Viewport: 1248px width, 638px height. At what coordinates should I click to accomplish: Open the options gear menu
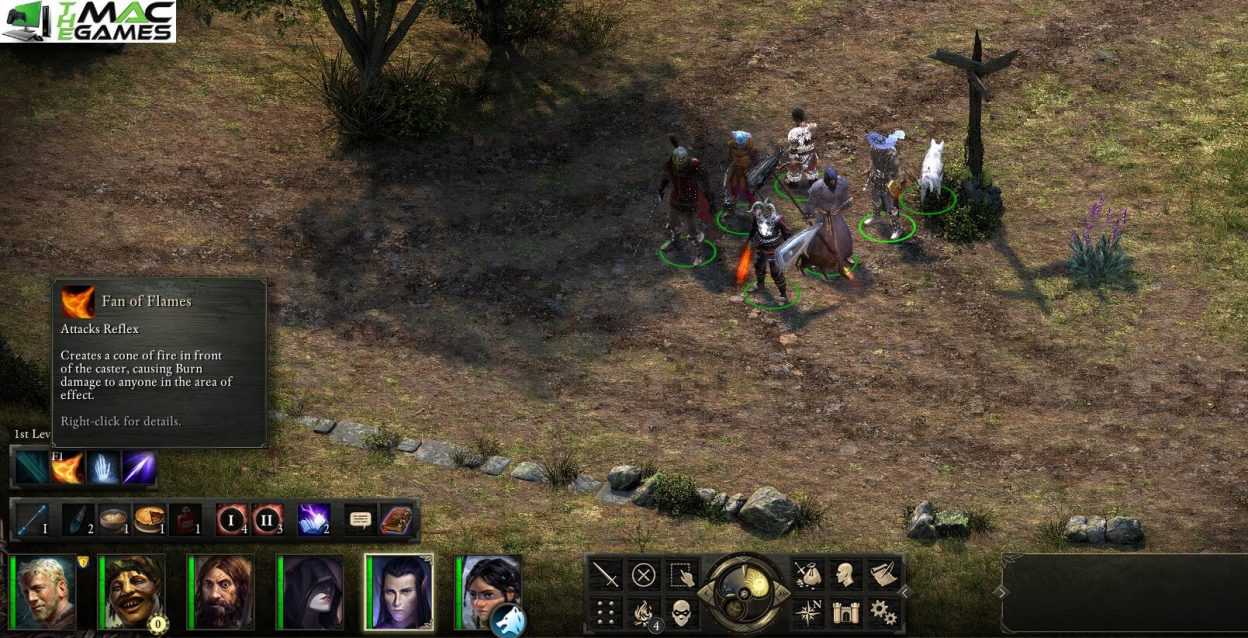pyautogui.click(x=882, y=611)
